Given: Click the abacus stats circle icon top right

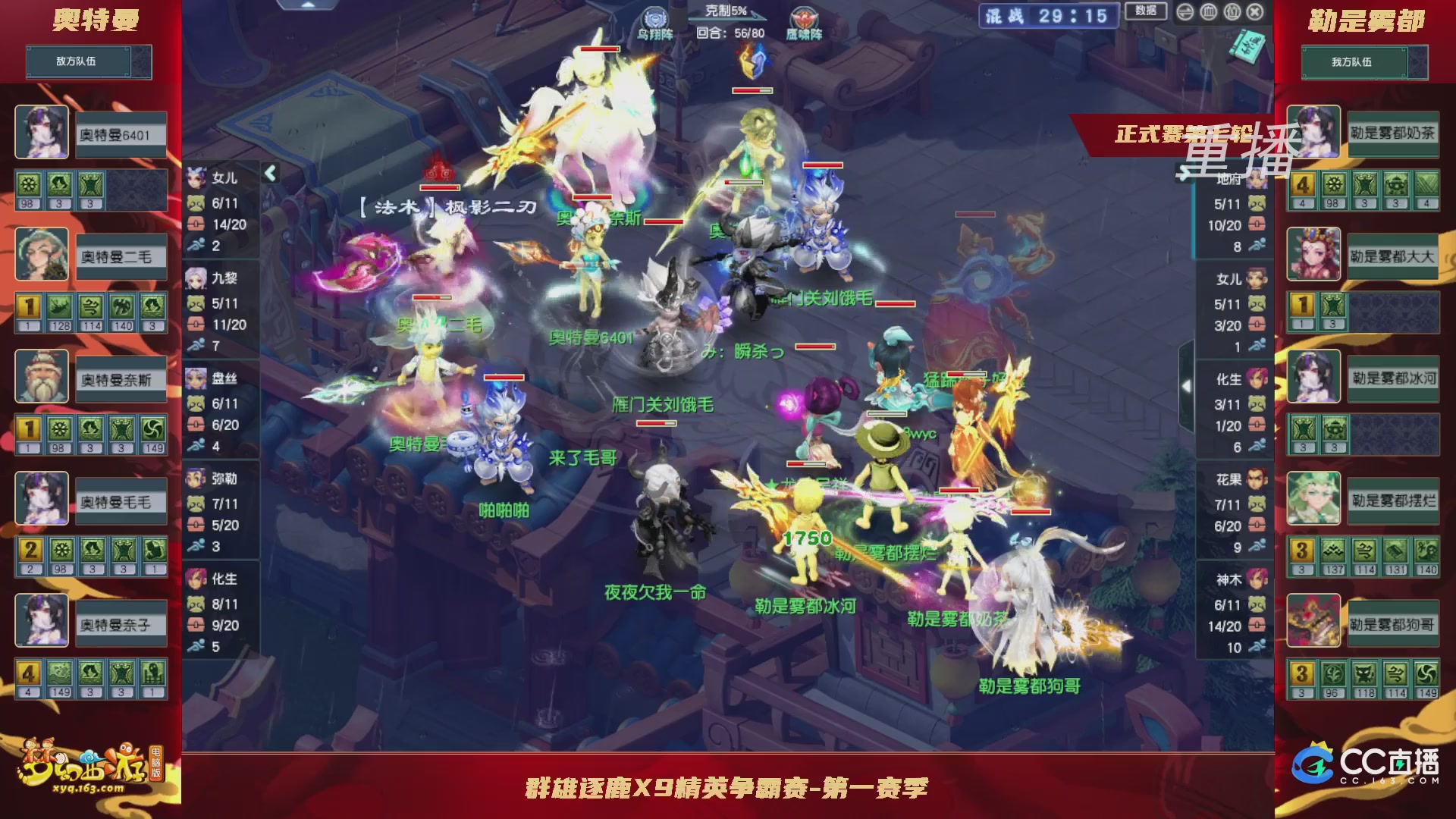Looking at the screenshot, I should (1208, 12).
